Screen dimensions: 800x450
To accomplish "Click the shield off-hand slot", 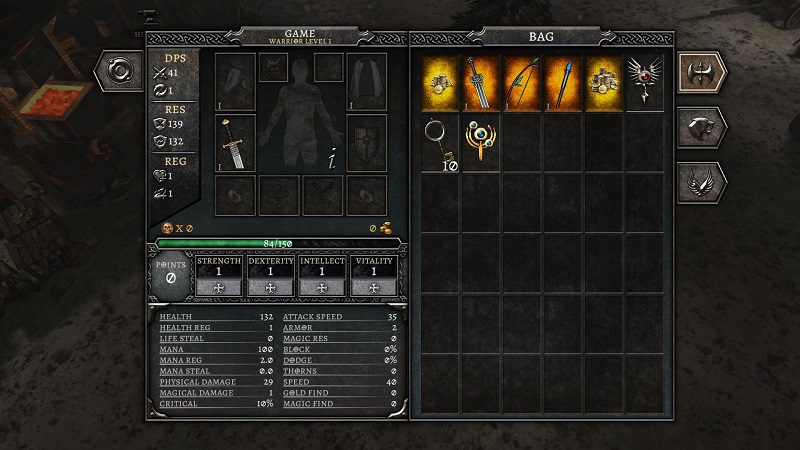I will point(367,142).
